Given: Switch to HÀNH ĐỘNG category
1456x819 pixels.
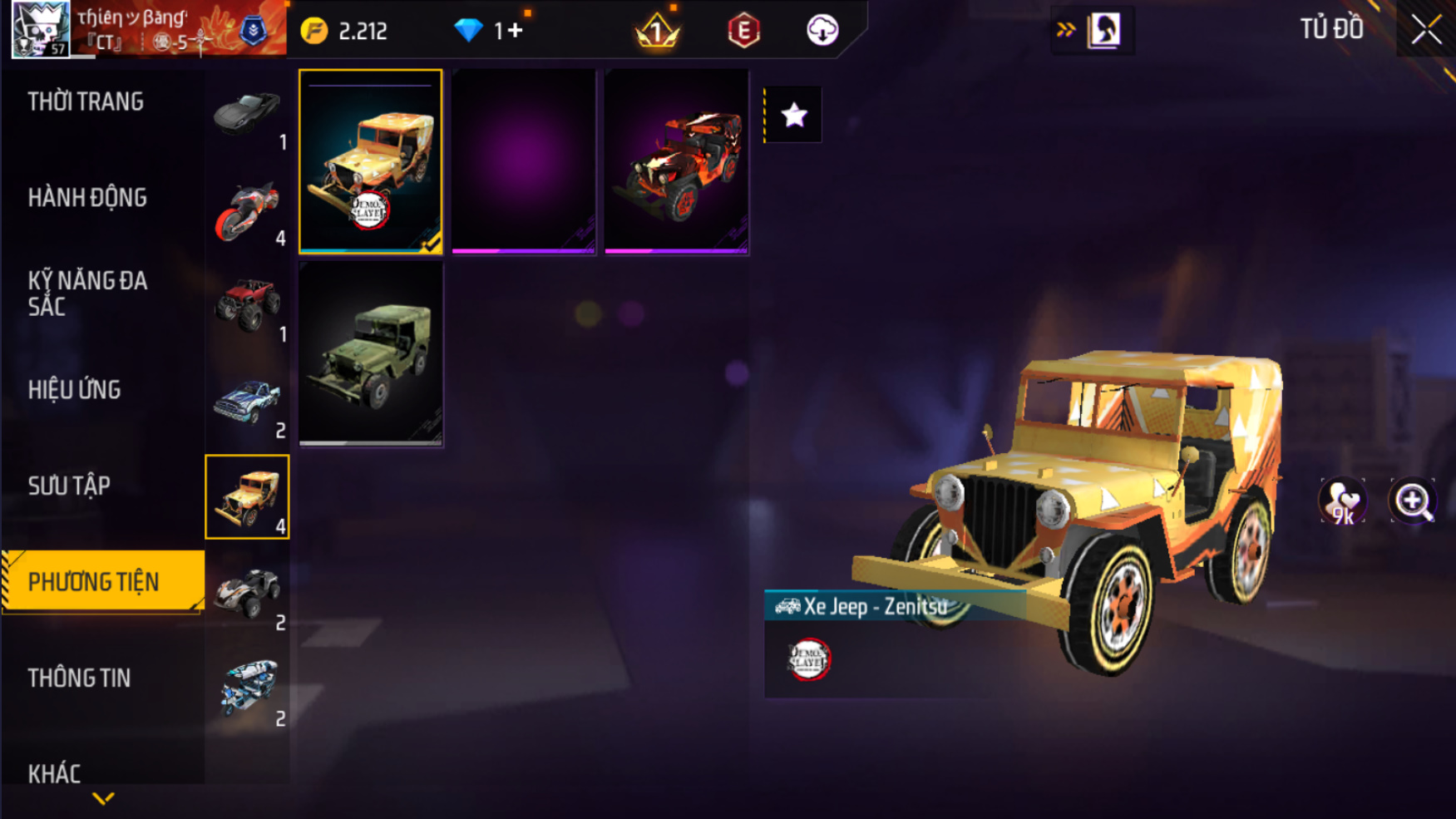Looking at the screenshot, I should coord(87,198).
